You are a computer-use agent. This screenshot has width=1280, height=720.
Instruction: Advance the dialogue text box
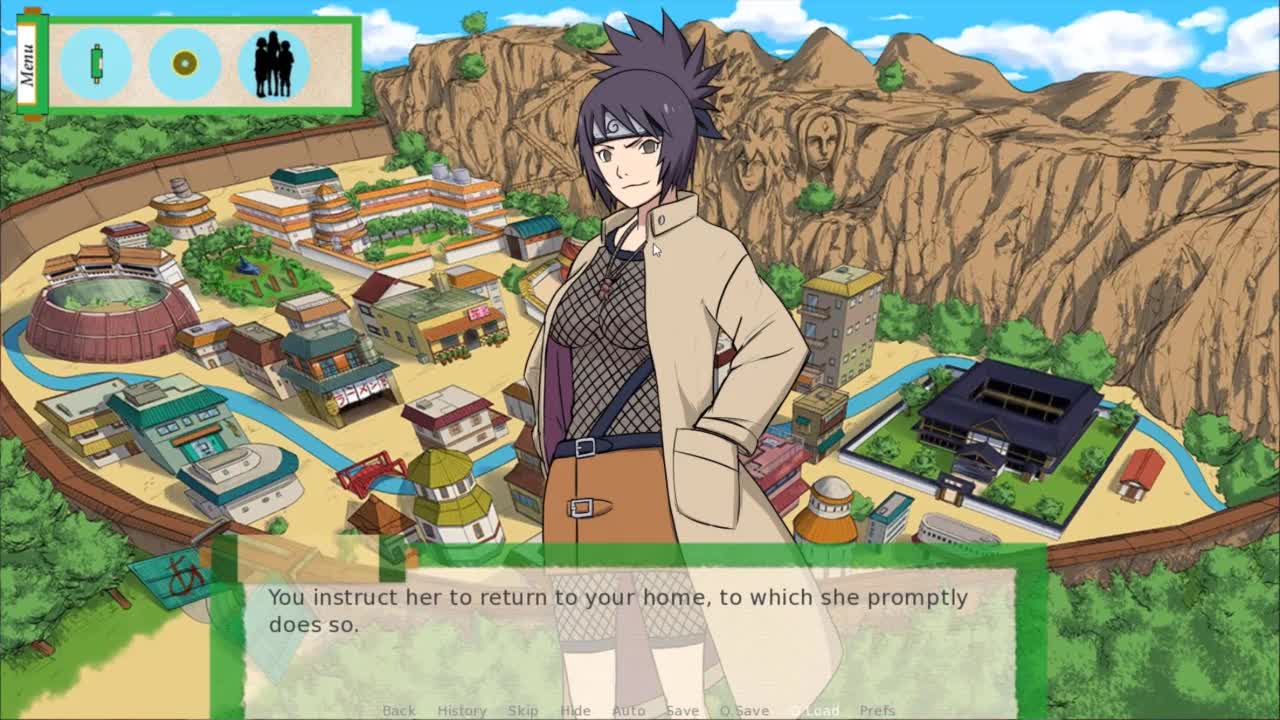pyautogui.click(x=630, y=630)
